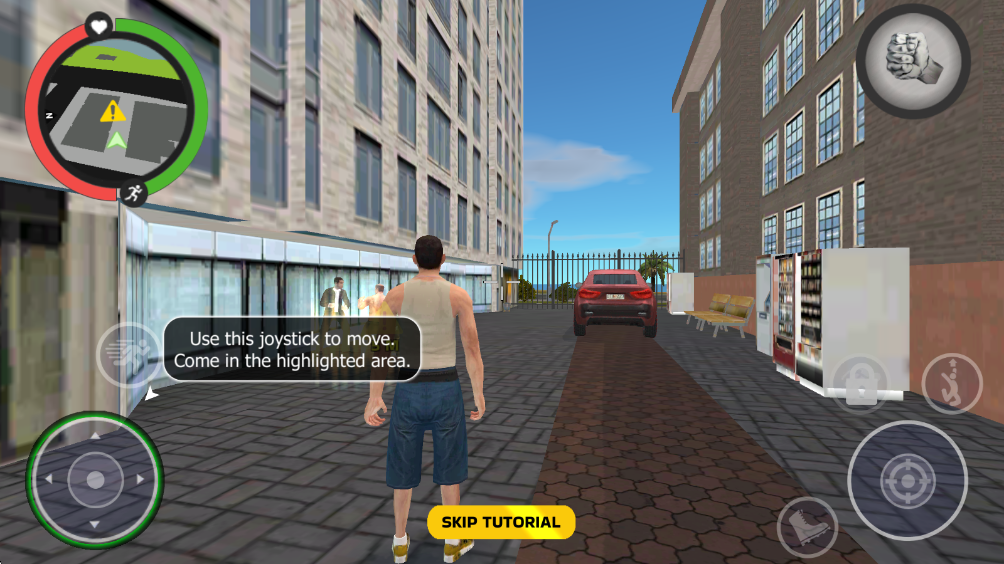Use the boot kick button
Image resolution: width=1004 pixels, height=564 pixels.
coord(807,526)
